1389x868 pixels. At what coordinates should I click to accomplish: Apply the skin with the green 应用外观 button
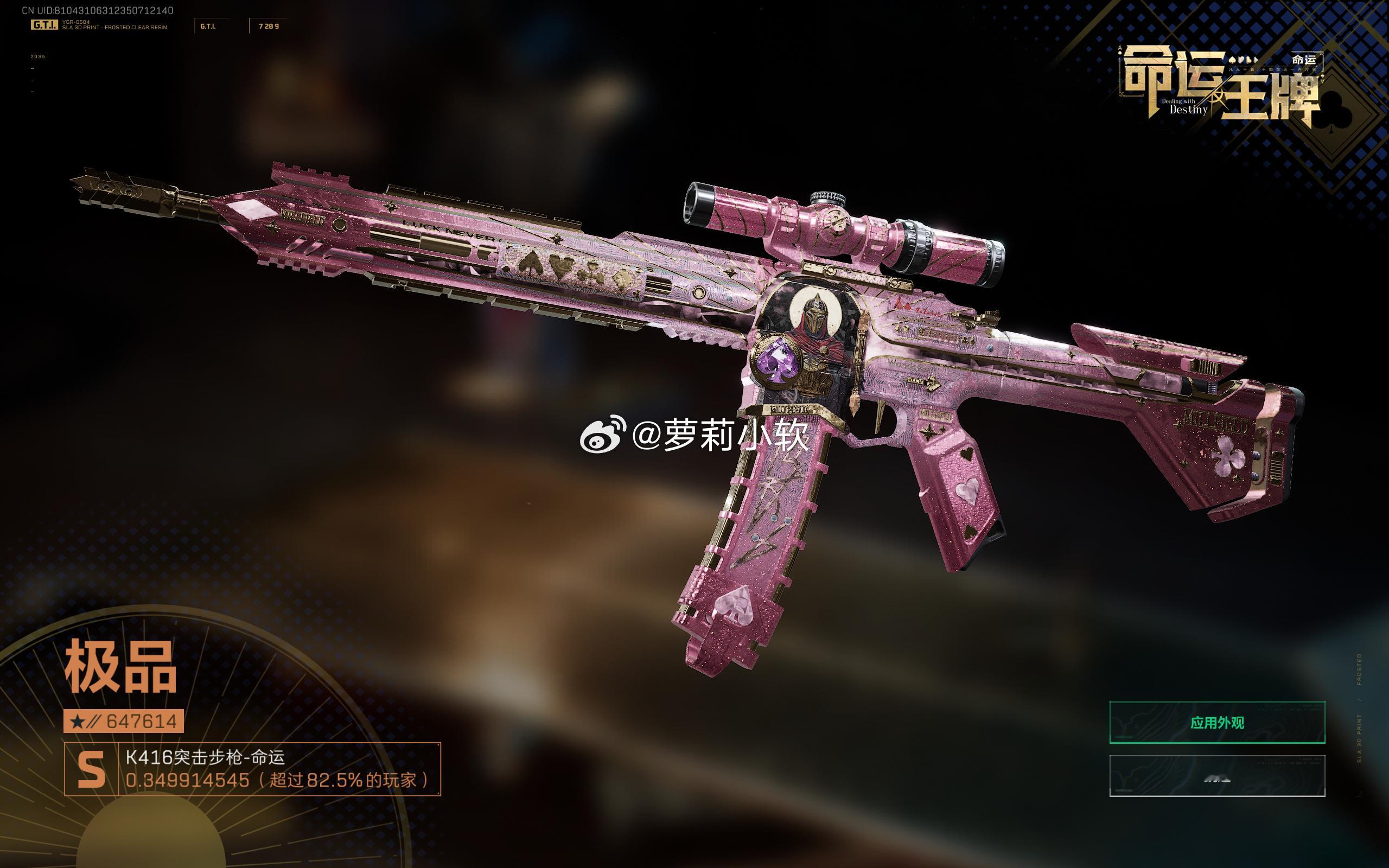pyautogui.click(x=1217, y=722)
